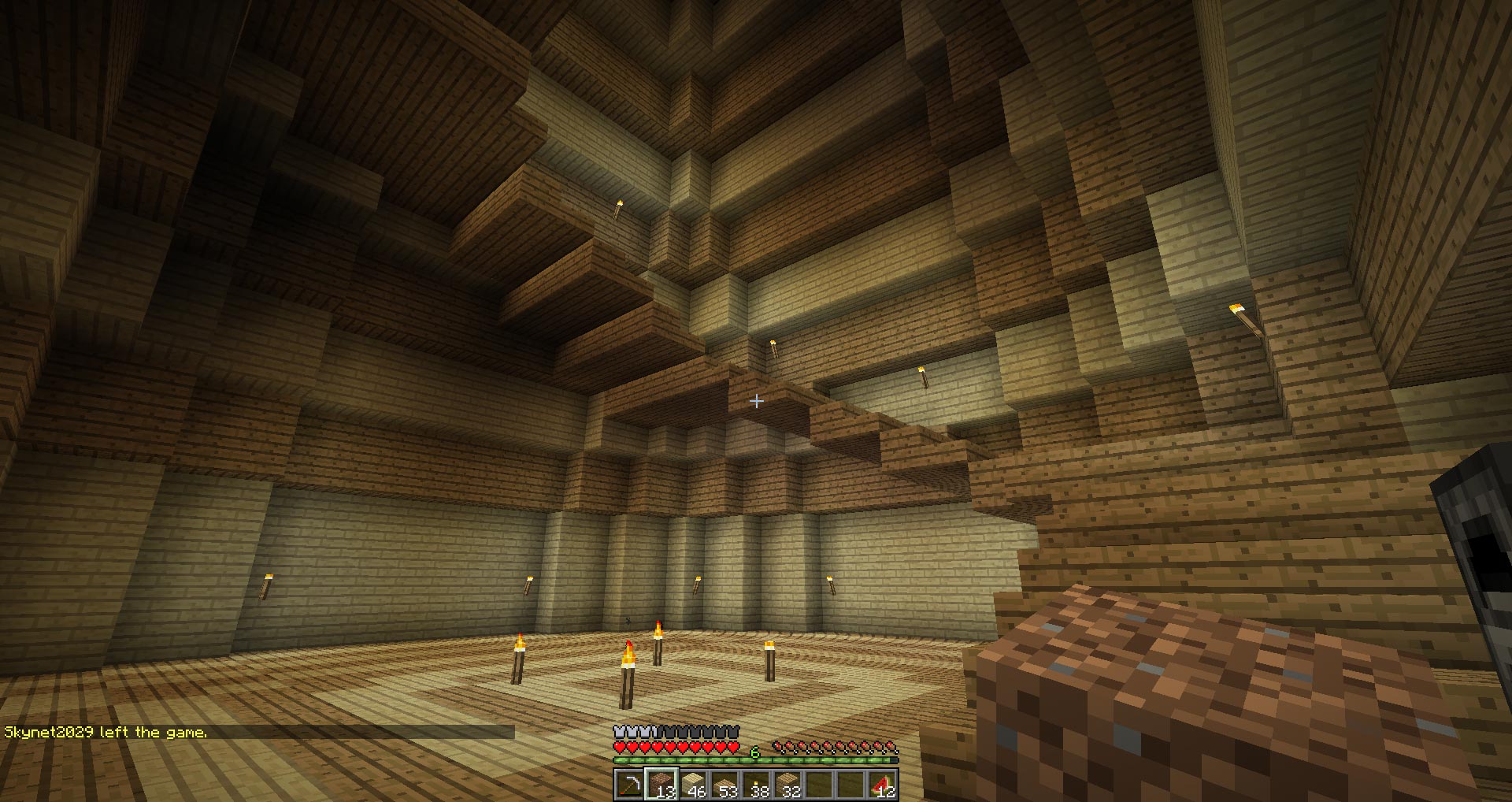Pick the torch stack of 38
The height and width of the screenshot is (802, 1512).
coord(756,785)
